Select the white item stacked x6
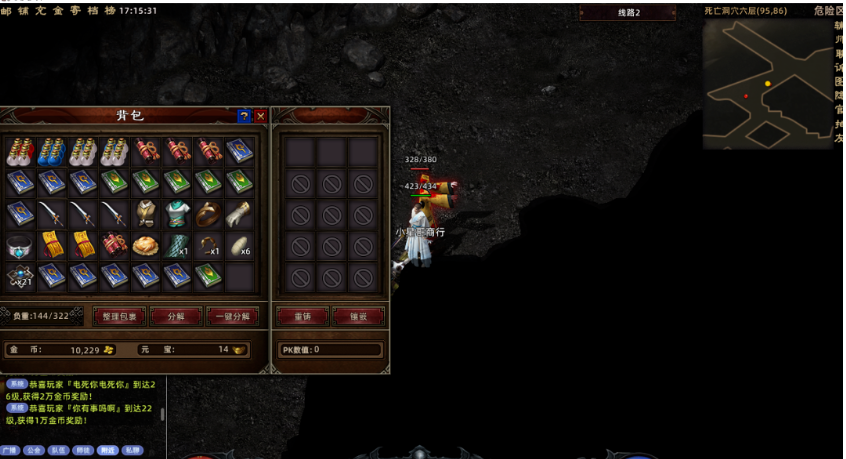Screen dimensions: 846x459 pyautogui.click(x=239, y=246)
